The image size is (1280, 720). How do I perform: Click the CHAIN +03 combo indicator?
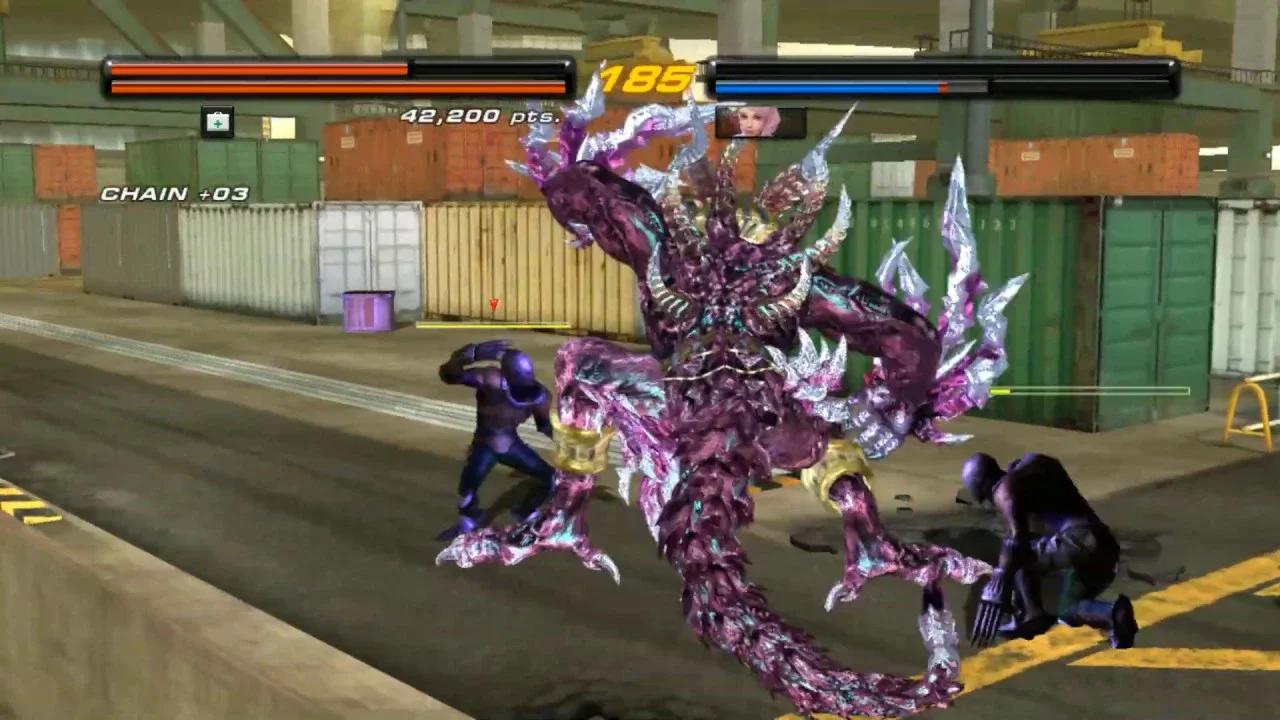coord(175,193)
